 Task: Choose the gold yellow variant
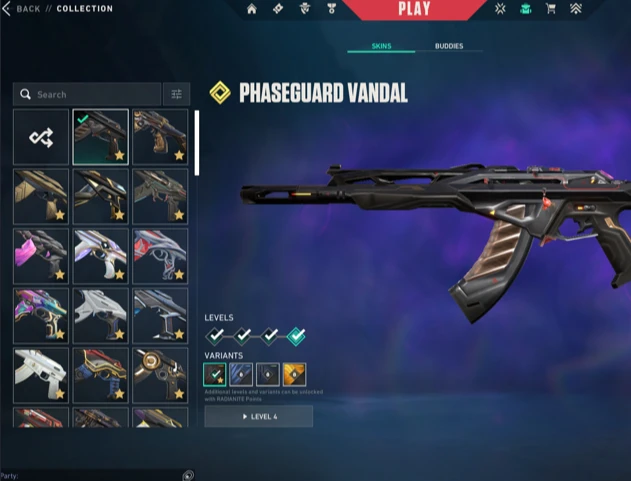[294, 375]
